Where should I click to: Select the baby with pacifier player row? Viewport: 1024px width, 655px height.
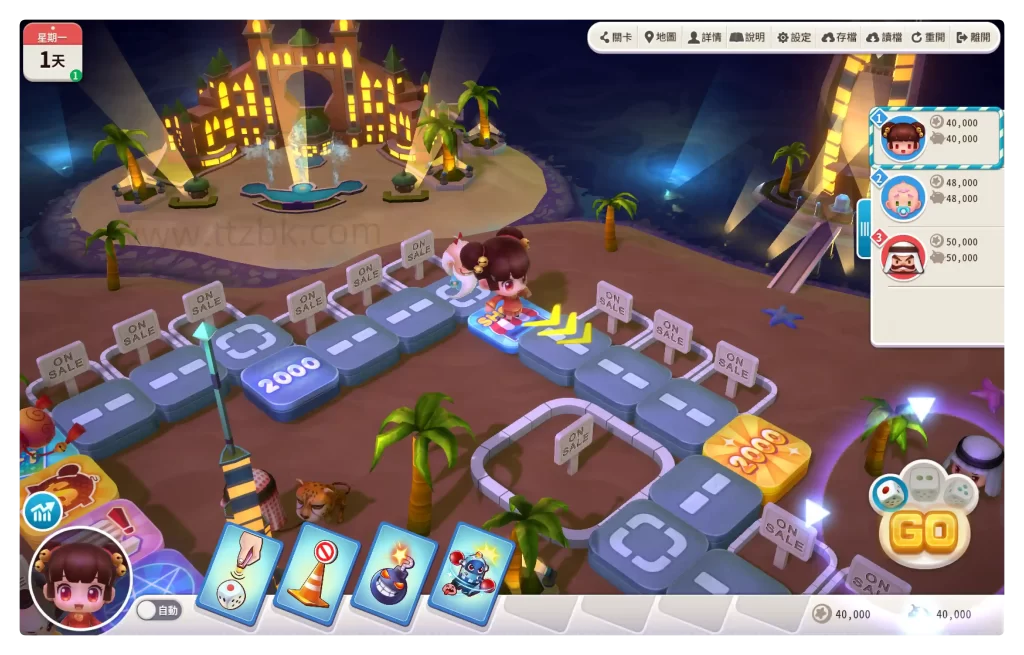click(x=937, y=197)
